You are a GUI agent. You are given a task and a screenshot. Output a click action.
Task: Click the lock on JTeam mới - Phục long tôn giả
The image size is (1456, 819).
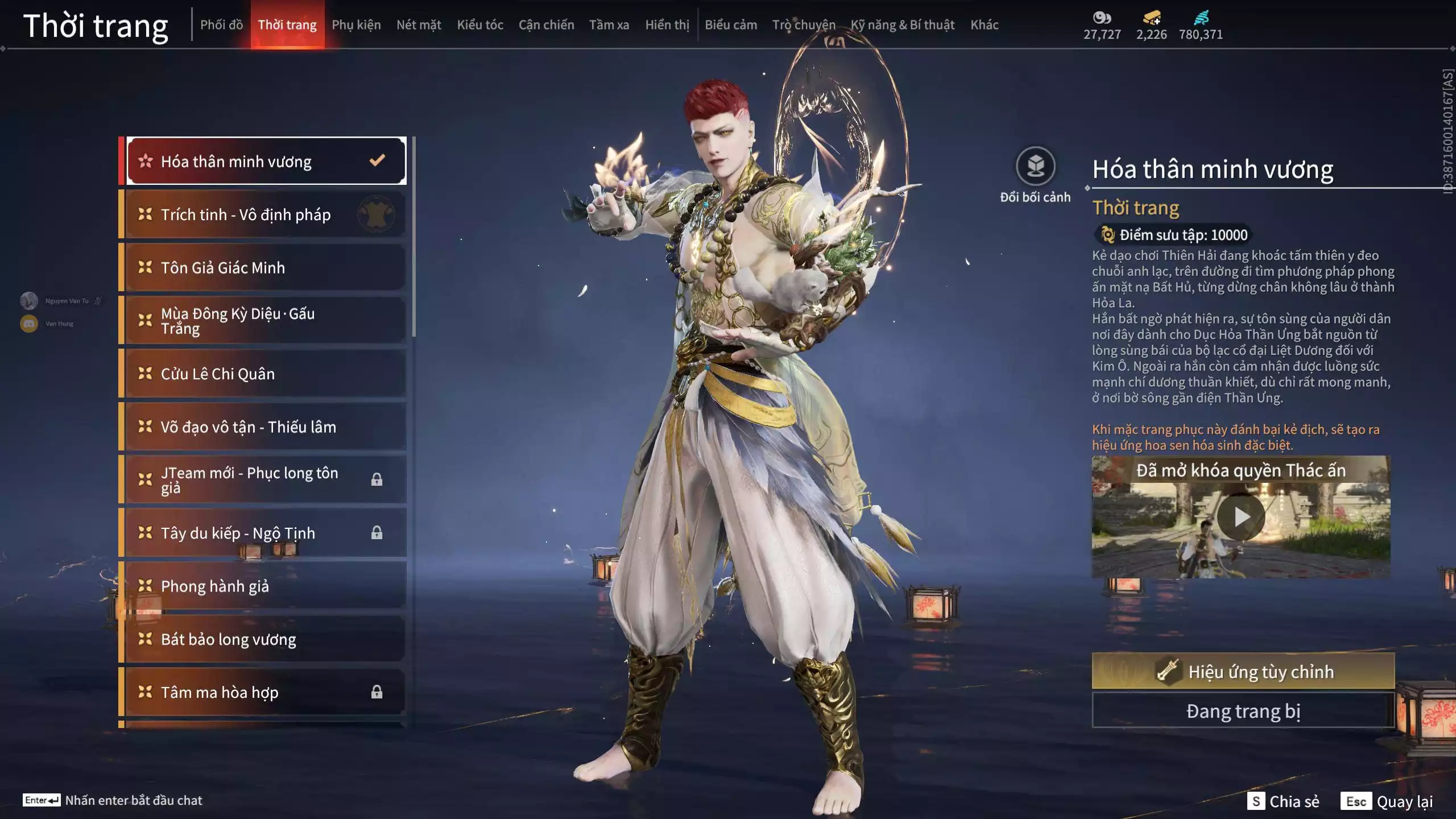(x=377, y=479)
